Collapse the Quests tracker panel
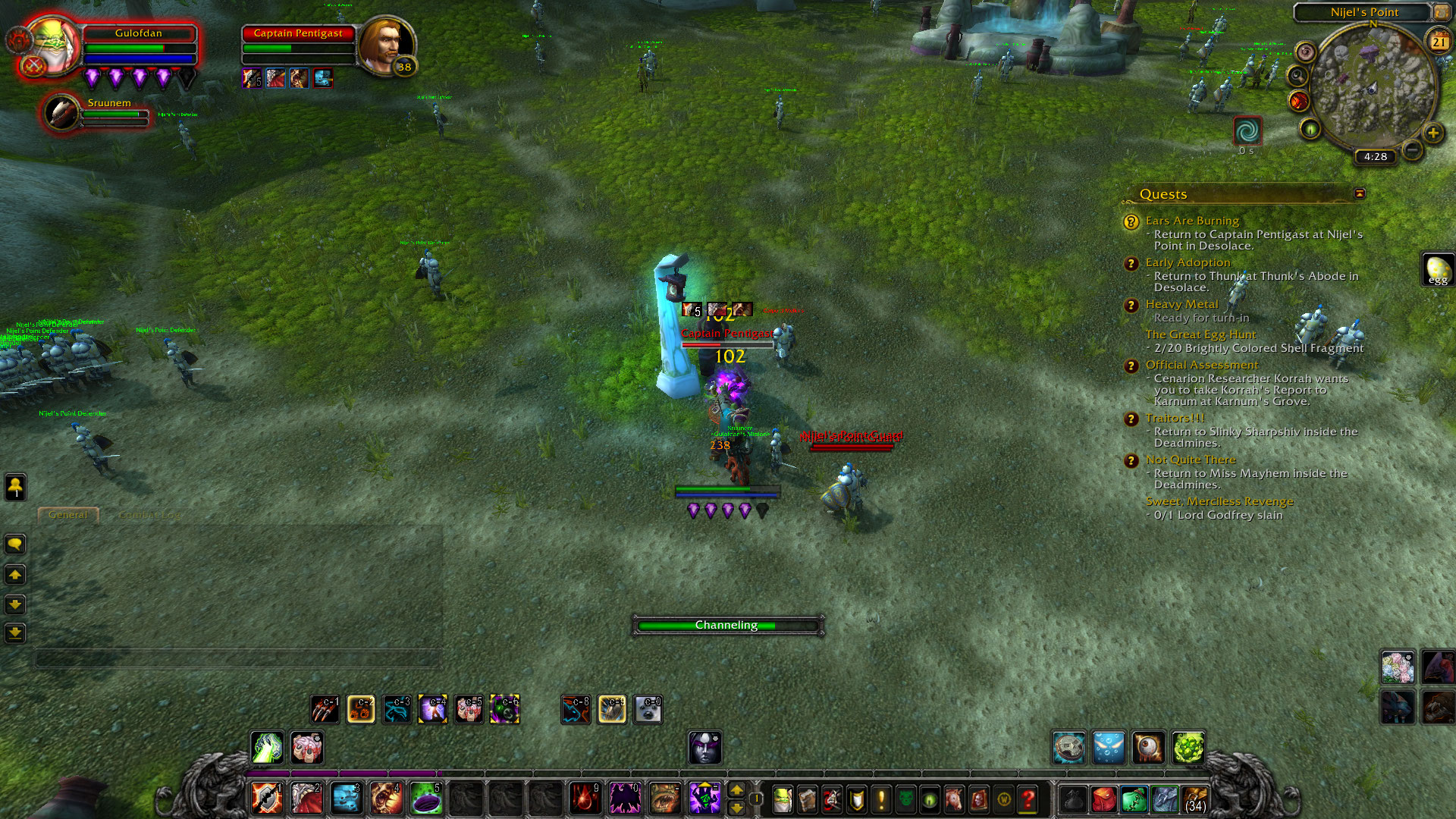1456x819 pixels. 1360,194
